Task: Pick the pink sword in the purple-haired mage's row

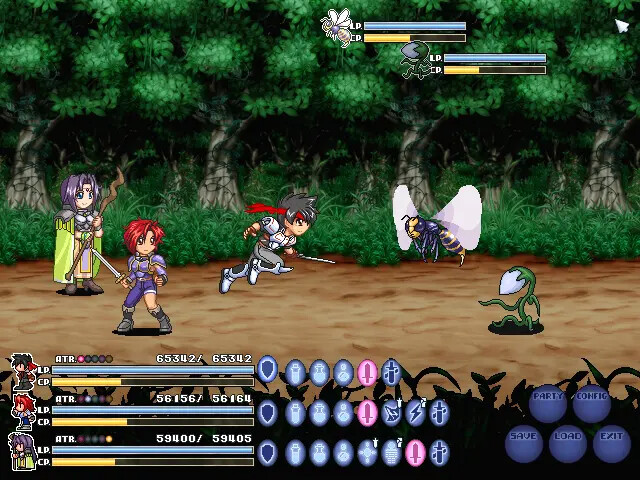Action: coord(415,453)
